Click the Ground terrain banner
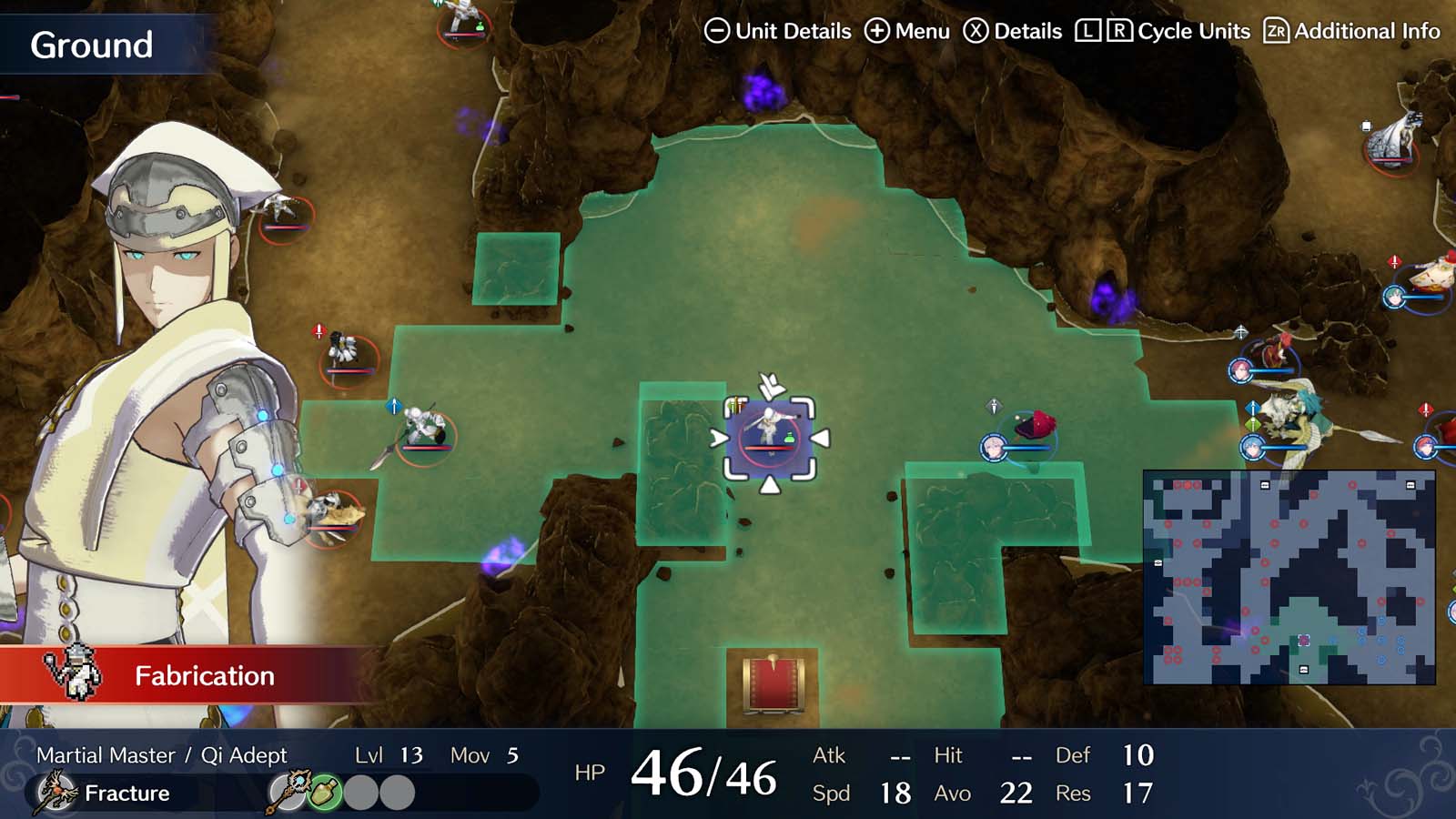 click(91, 44)
